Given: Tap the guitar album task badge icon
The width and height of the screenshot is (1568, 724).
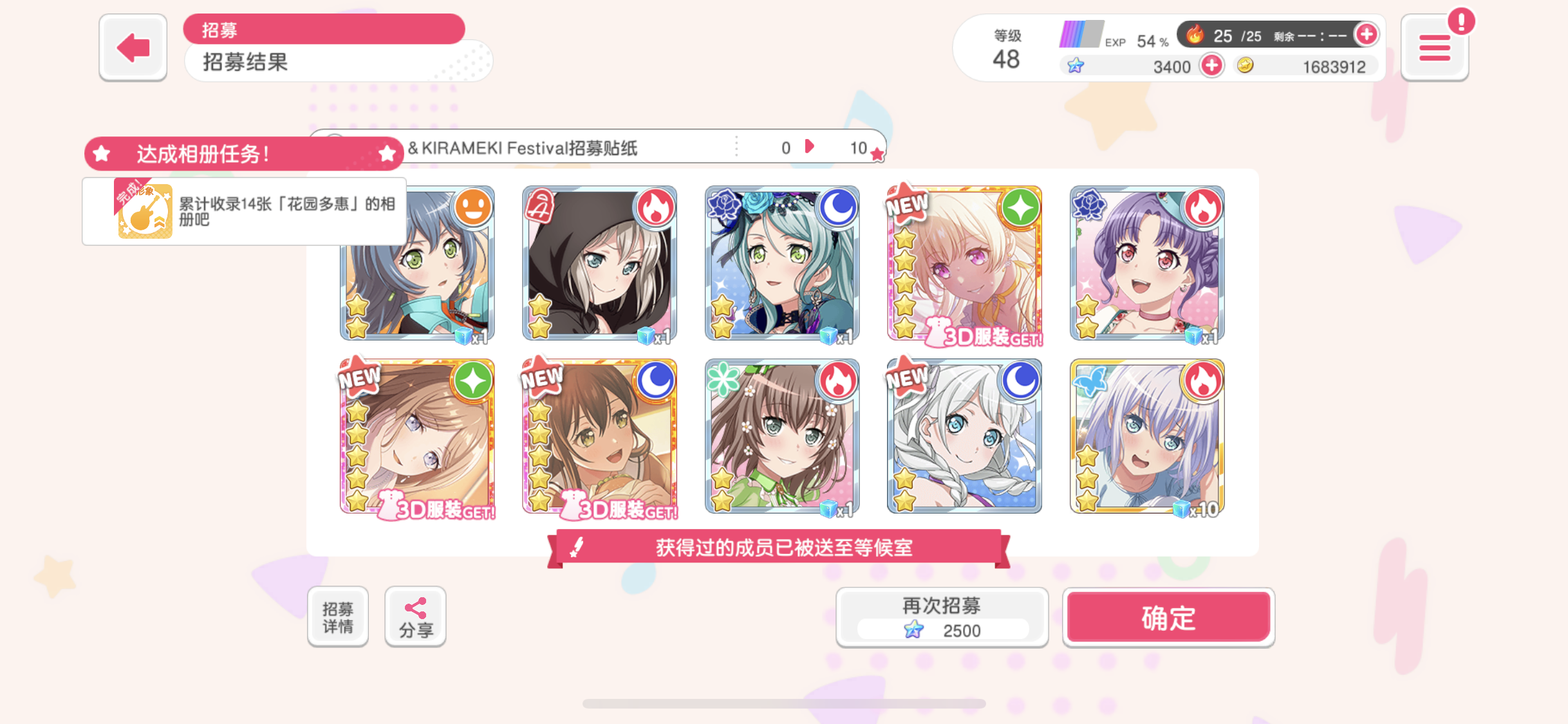Looking at the screenshot, I should [x=144, y=211].
